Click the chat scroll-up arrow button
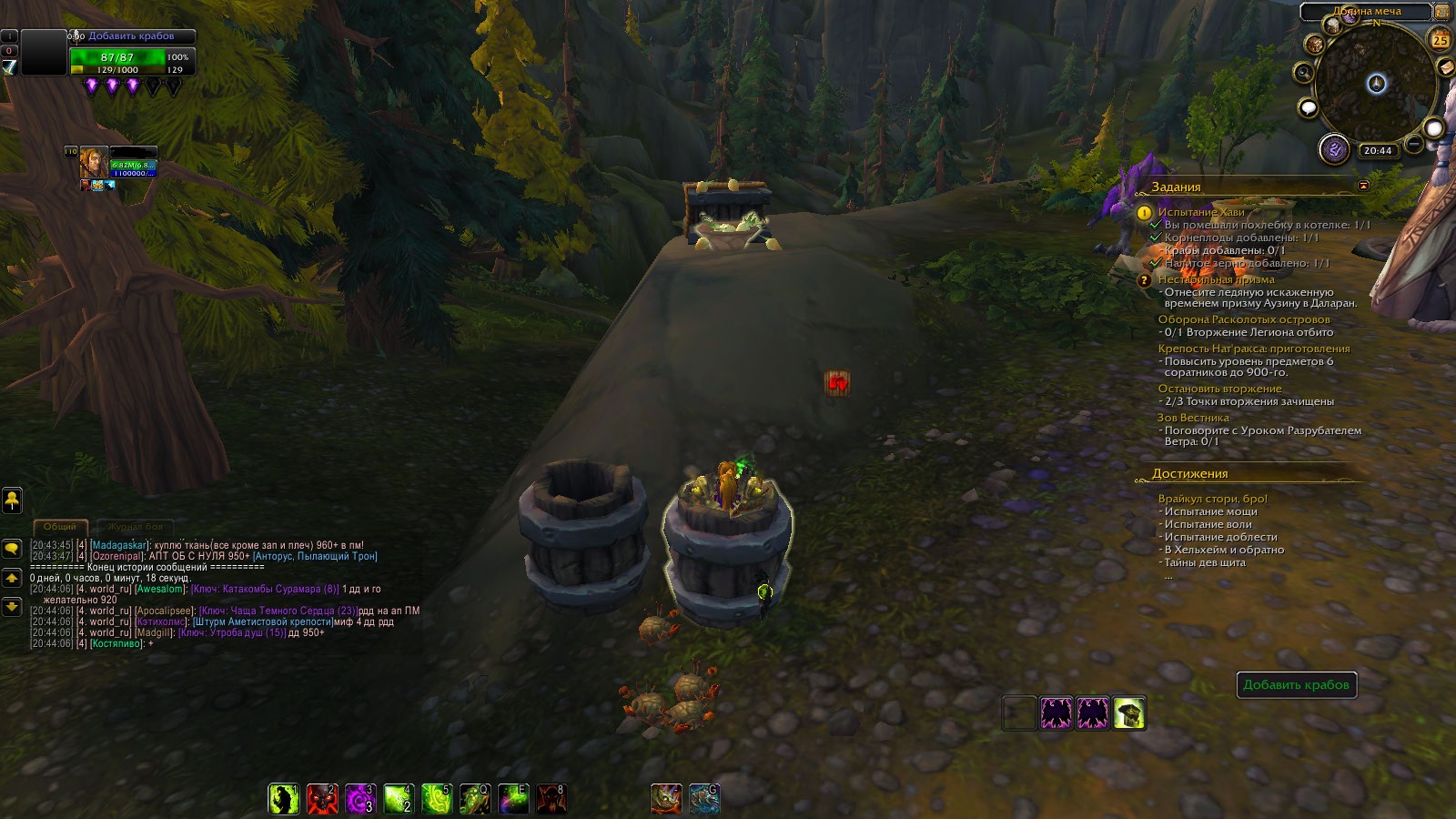Screen dimensions: 1456x819 [x=12, y=578]
